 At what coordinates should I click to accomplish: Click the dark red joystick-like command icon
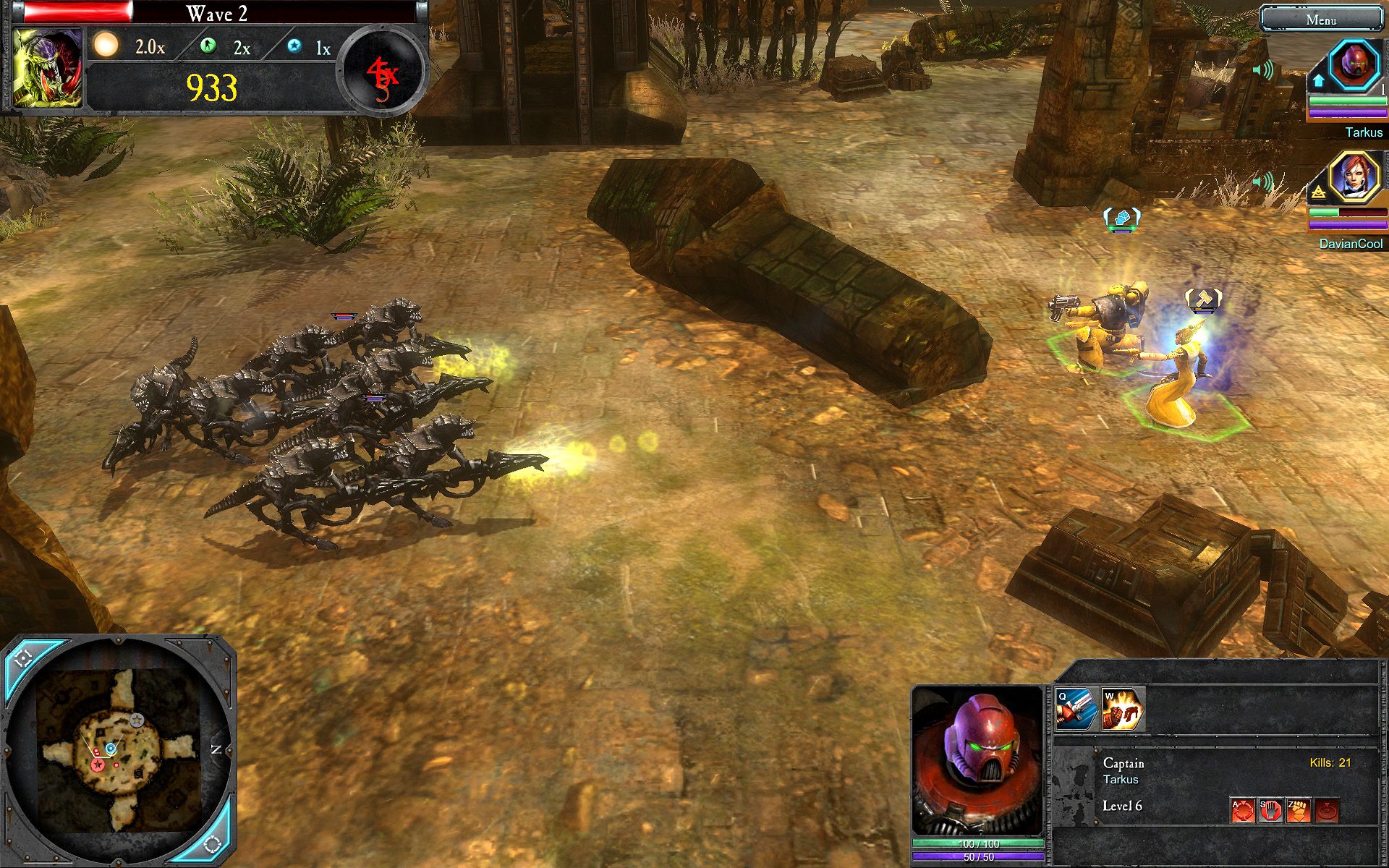(1327, 810)
